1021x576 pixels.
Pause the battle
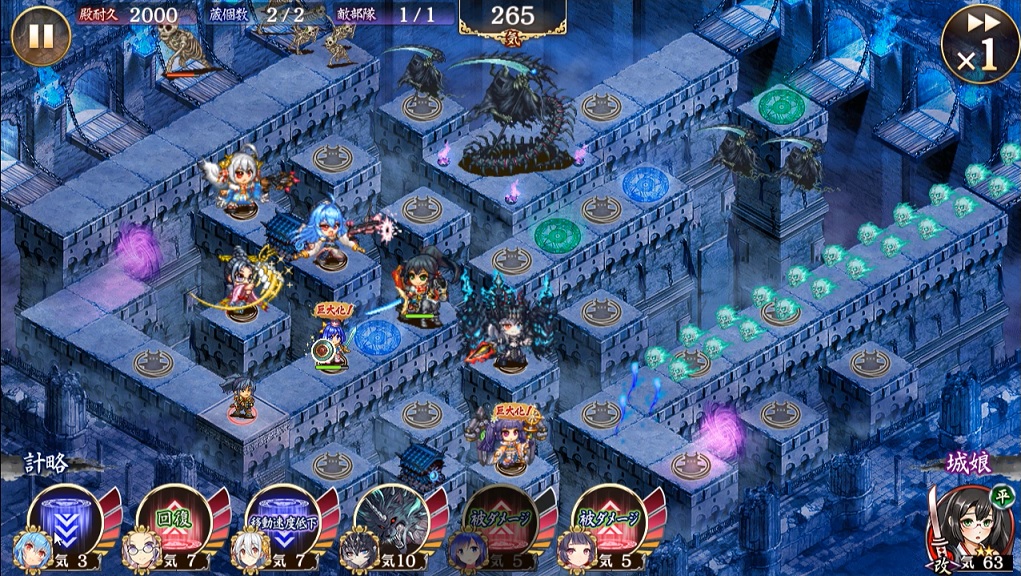40,35
